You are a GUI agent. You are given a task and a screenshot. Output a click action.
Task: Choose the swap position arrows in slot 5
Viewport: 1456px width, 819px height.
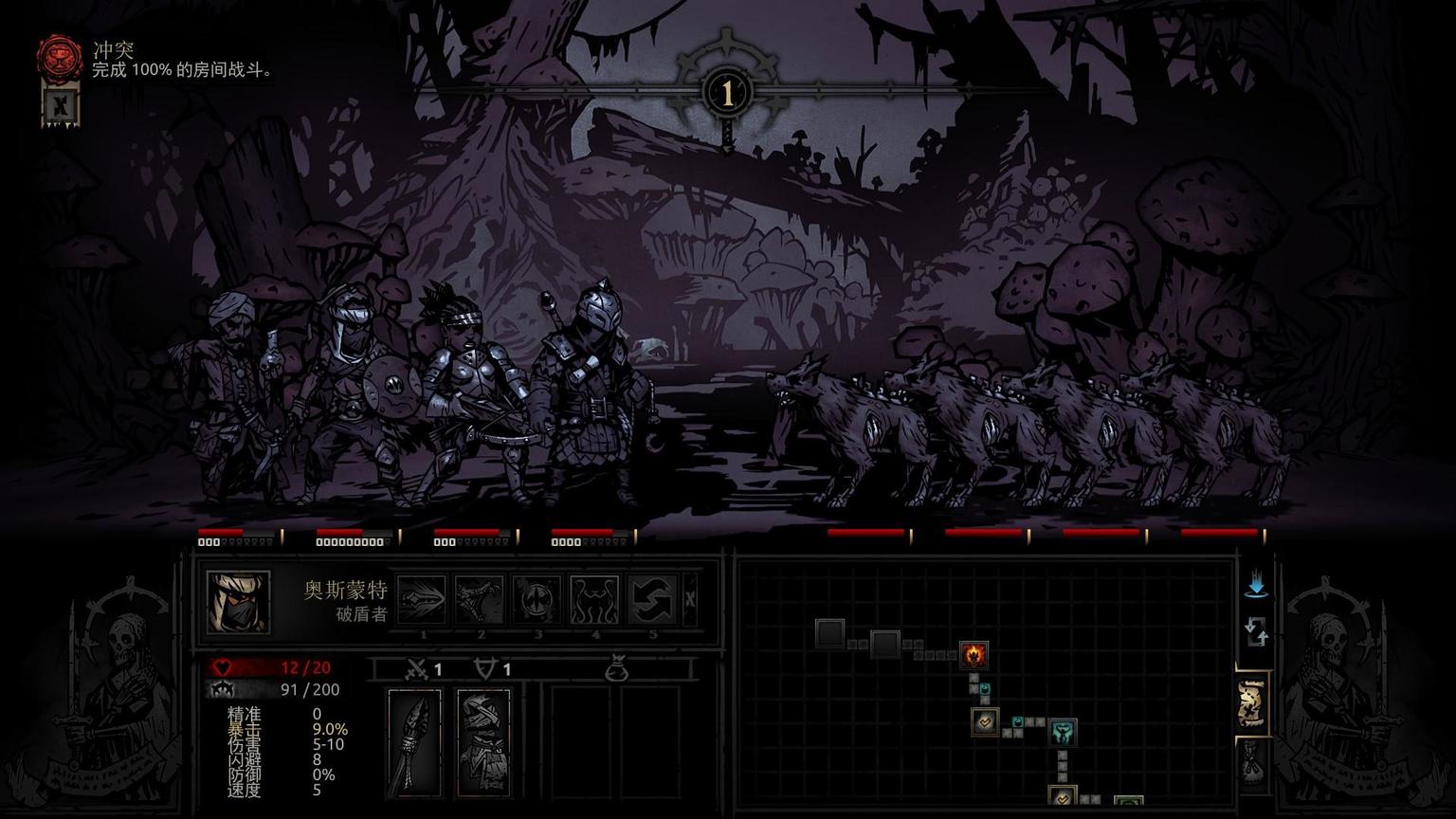coord(652,600)
